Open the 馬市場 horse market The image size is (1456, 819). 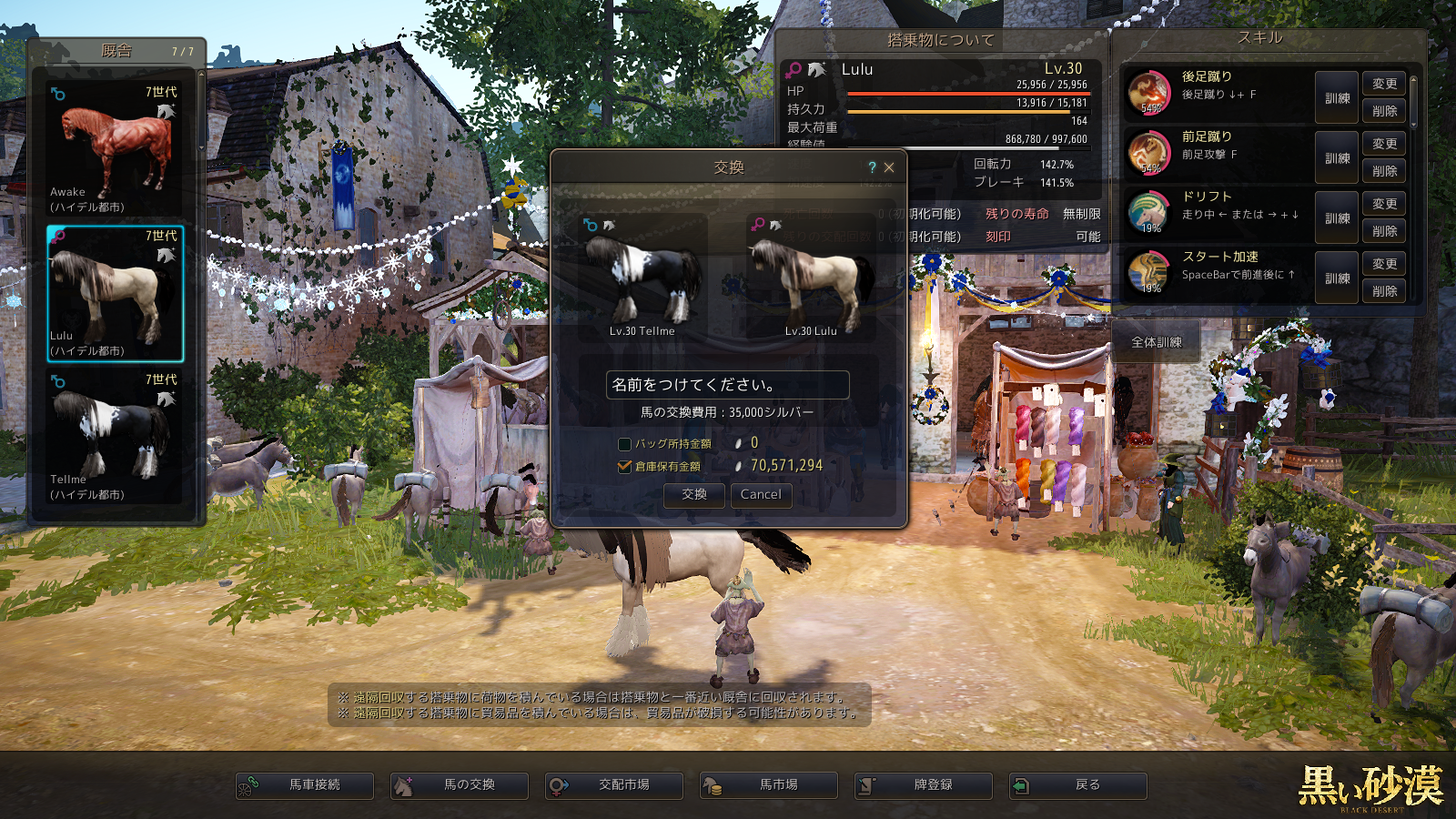(769, 784)
